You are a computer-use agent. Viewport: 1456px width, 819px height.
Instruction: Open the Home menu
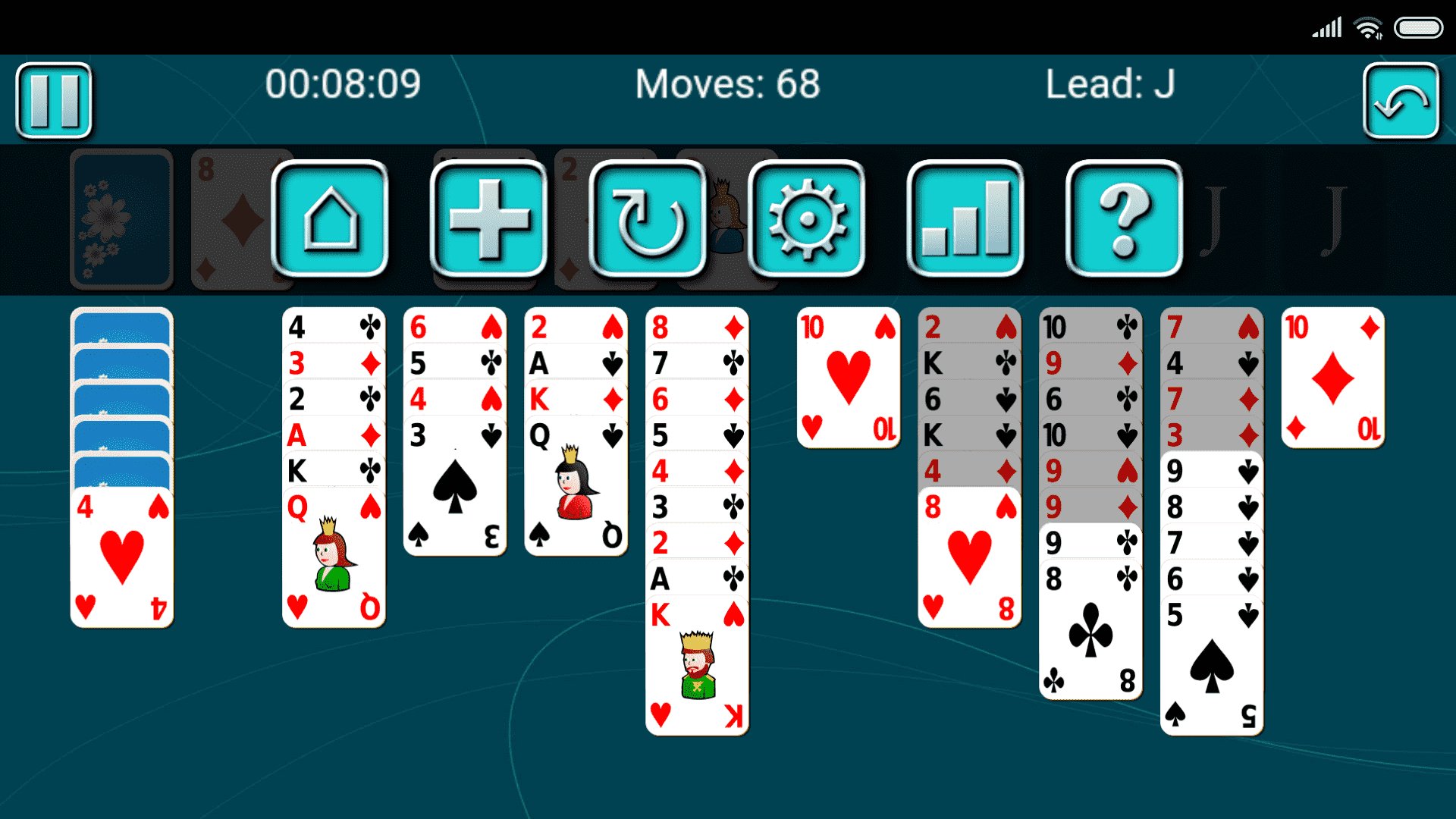click(x=331, y=221)
